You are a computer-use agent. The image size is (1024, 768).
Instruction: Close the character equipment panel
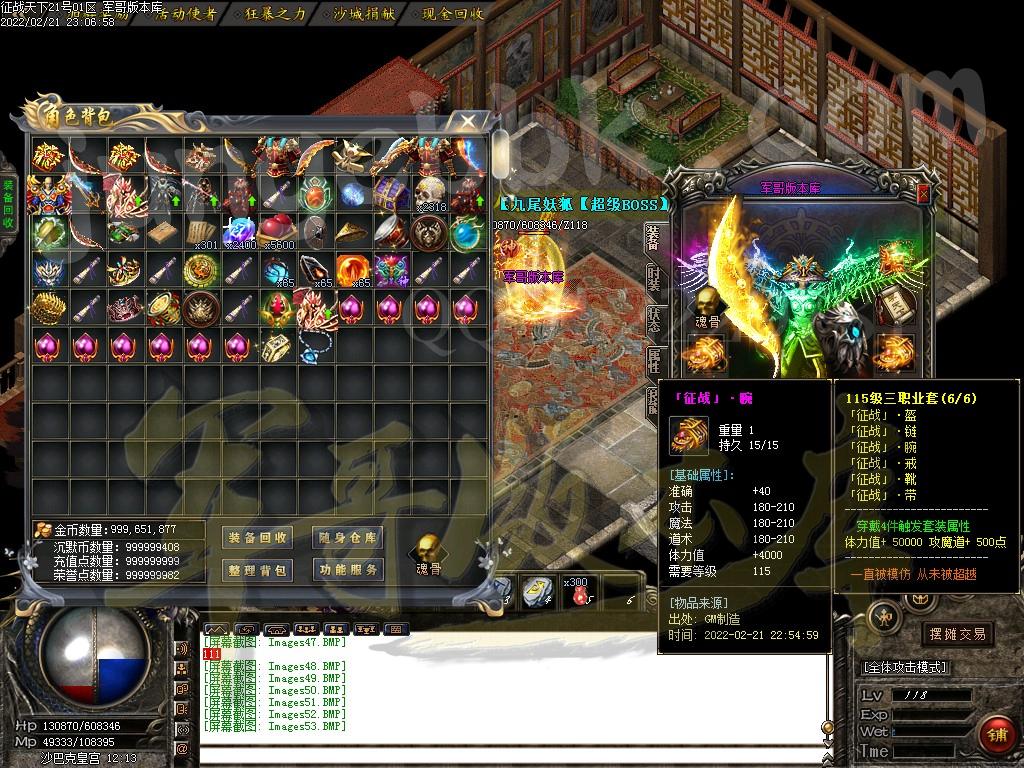point(923,194)
